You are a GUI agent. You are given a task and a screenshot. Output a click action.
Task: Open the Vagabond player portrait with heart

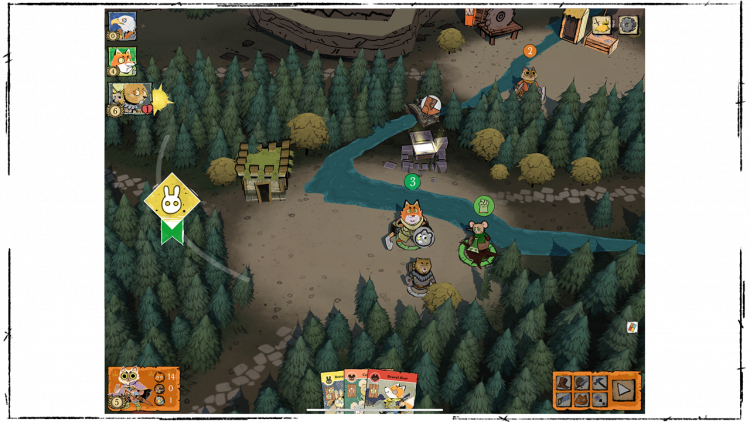129,97
